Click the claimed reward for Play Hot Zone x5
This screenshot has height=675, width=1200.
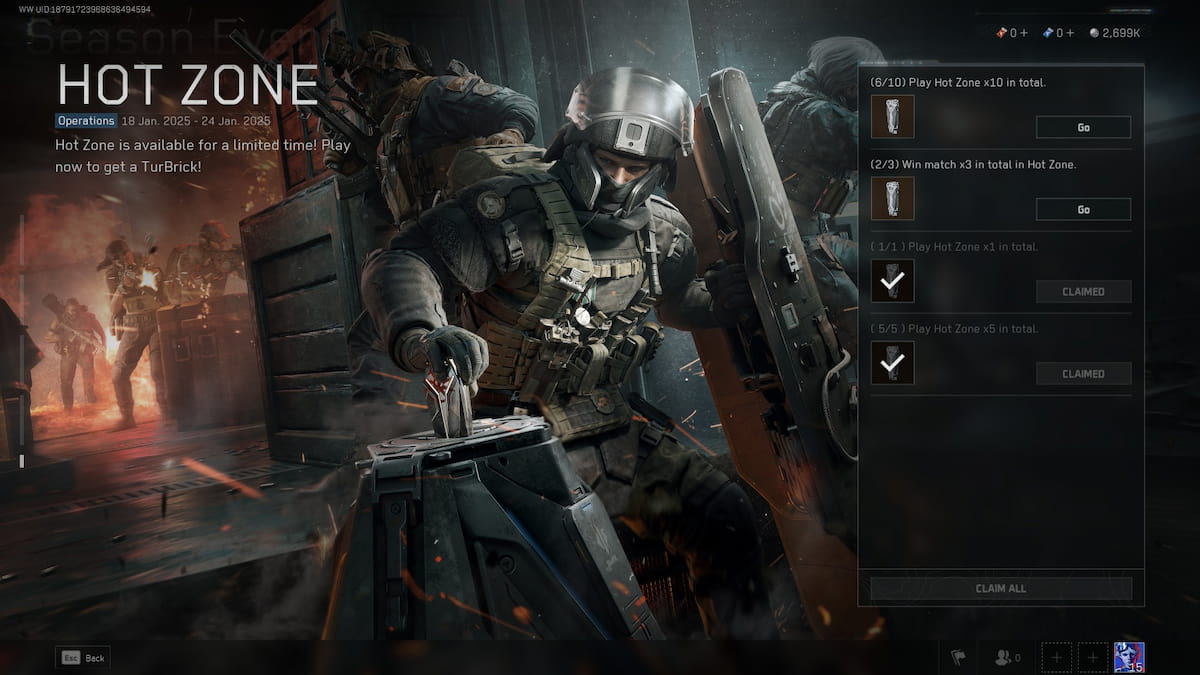892,363
